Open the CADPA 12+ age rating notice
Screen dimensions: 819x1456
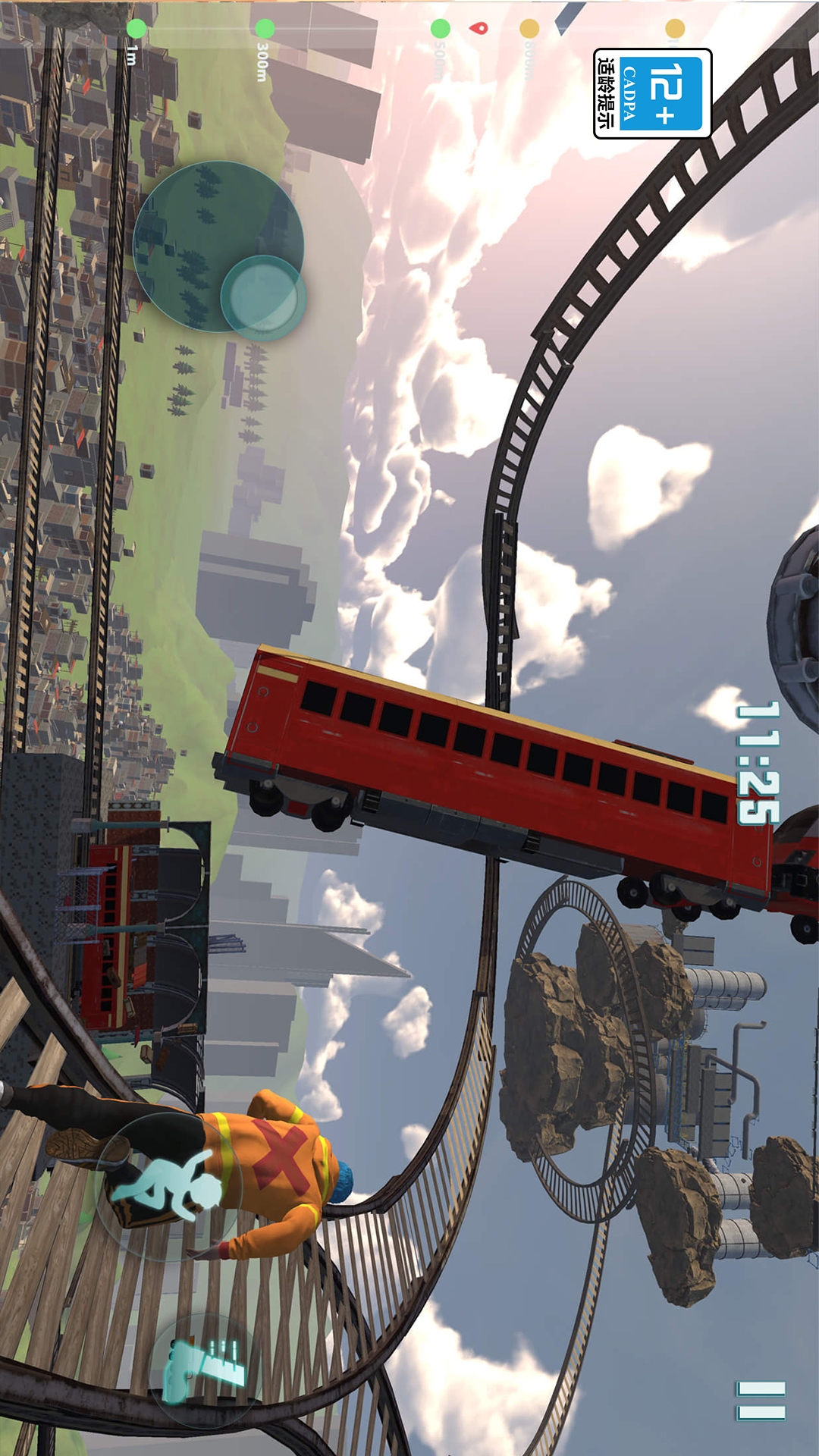652,93
